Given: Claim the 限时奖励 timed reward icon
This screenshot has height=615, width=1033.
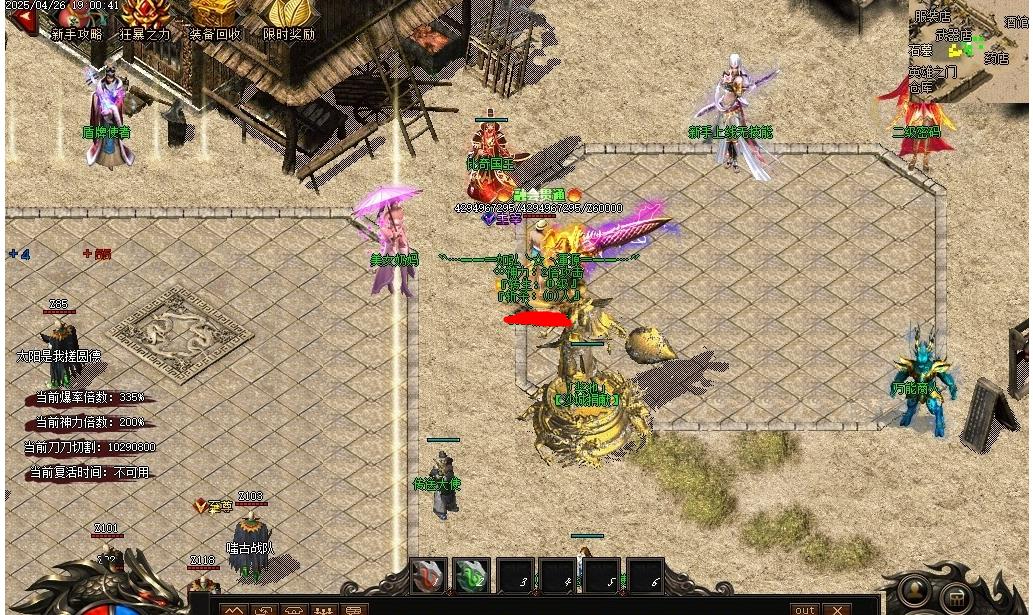Looking at the screenshot, I should [x=288, y=20].
